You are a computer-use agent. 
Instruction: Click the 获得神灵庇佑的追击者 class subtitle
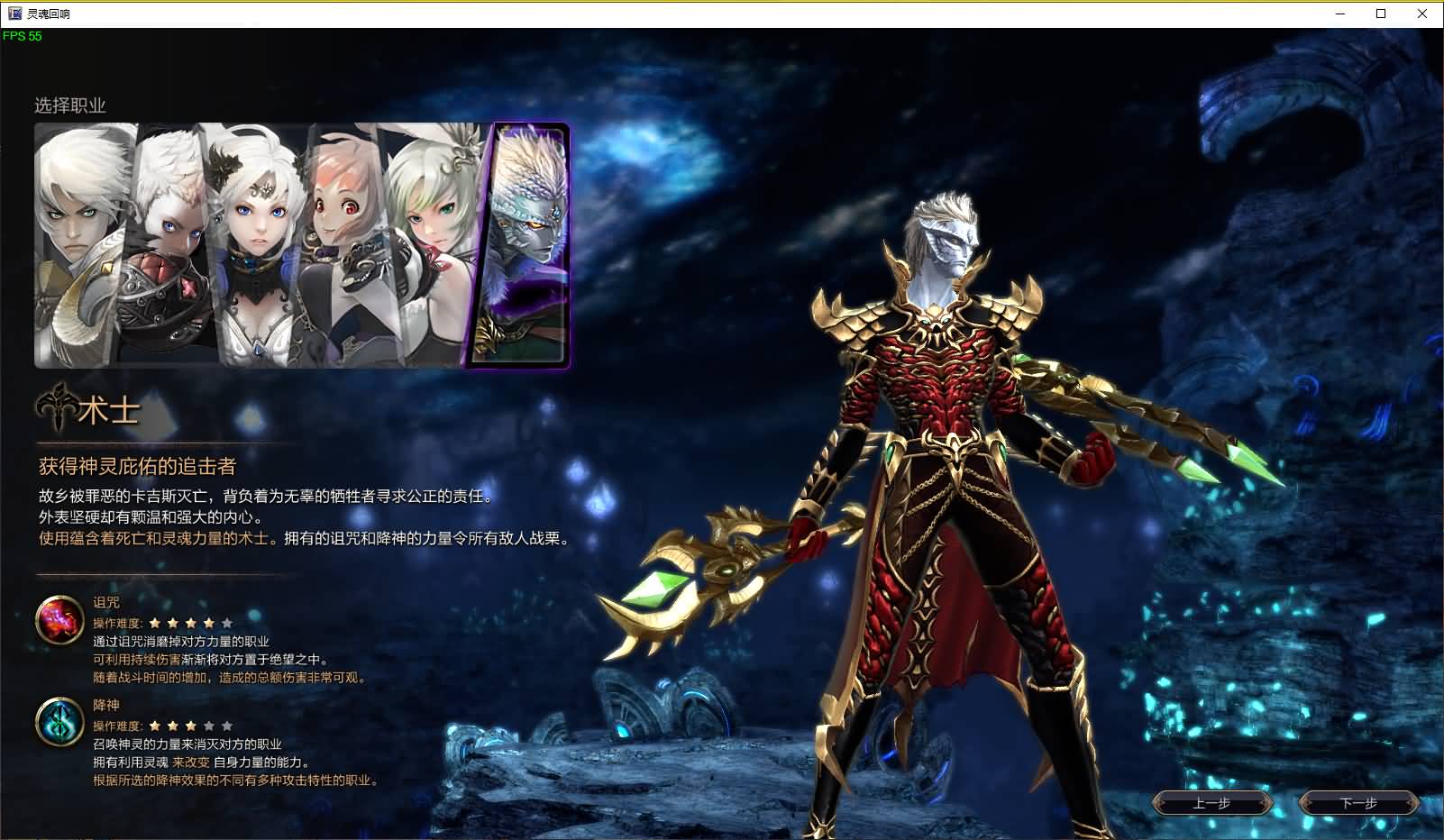tap(137, 467)
